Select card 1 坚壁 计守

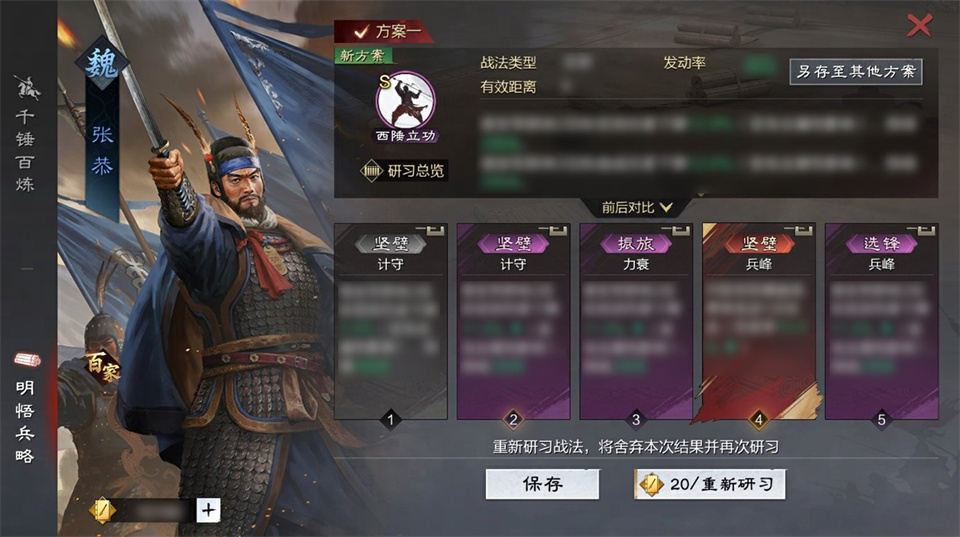click(391, 320)
